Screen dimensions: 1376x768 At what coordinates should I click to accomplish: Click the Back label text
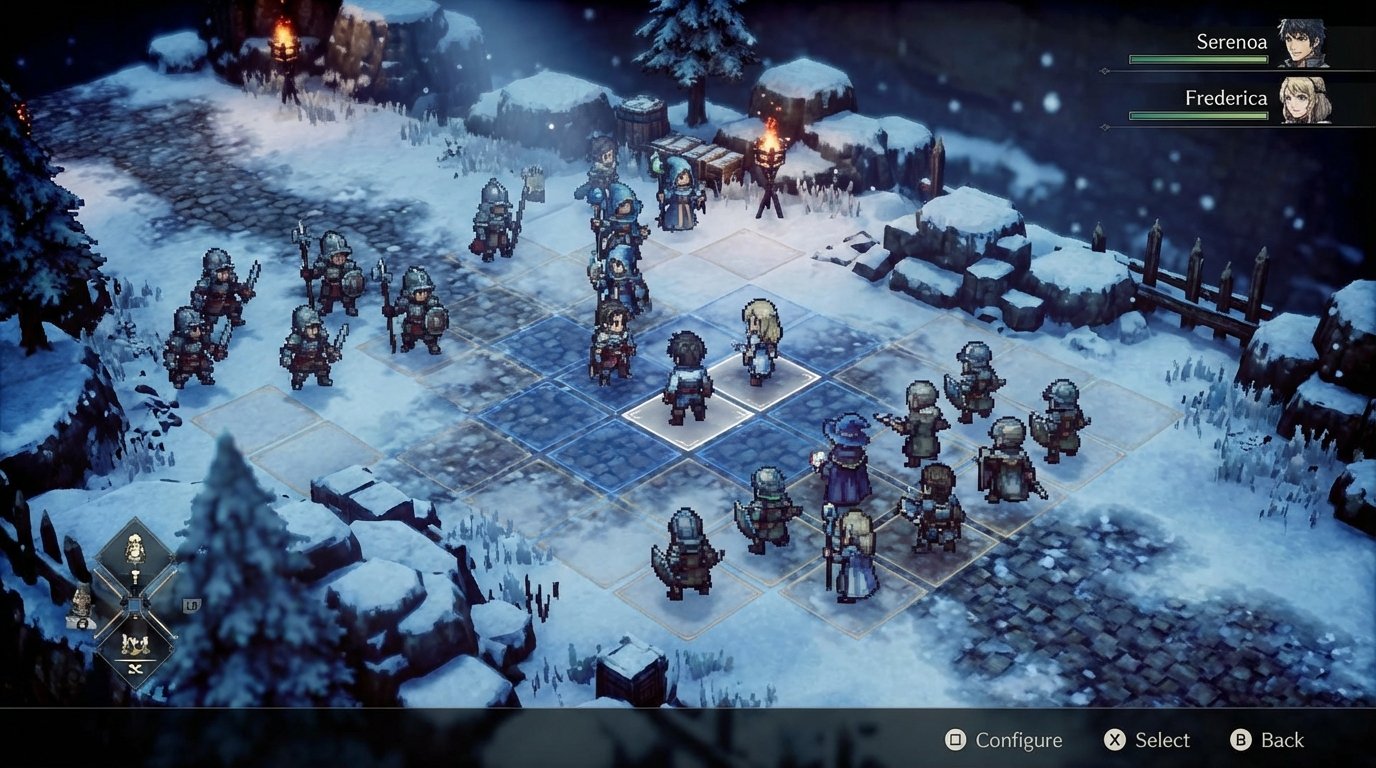coord(1281,740)
